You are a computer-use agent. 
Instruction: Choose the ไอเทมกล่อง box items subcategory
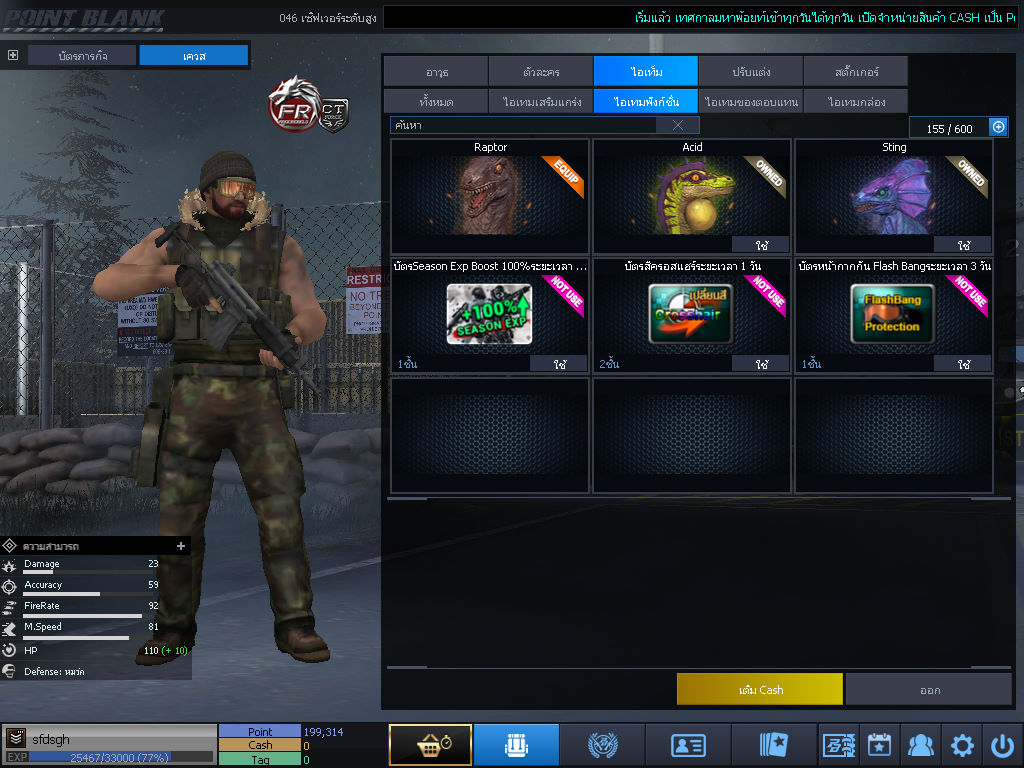(x=855, y=102)
